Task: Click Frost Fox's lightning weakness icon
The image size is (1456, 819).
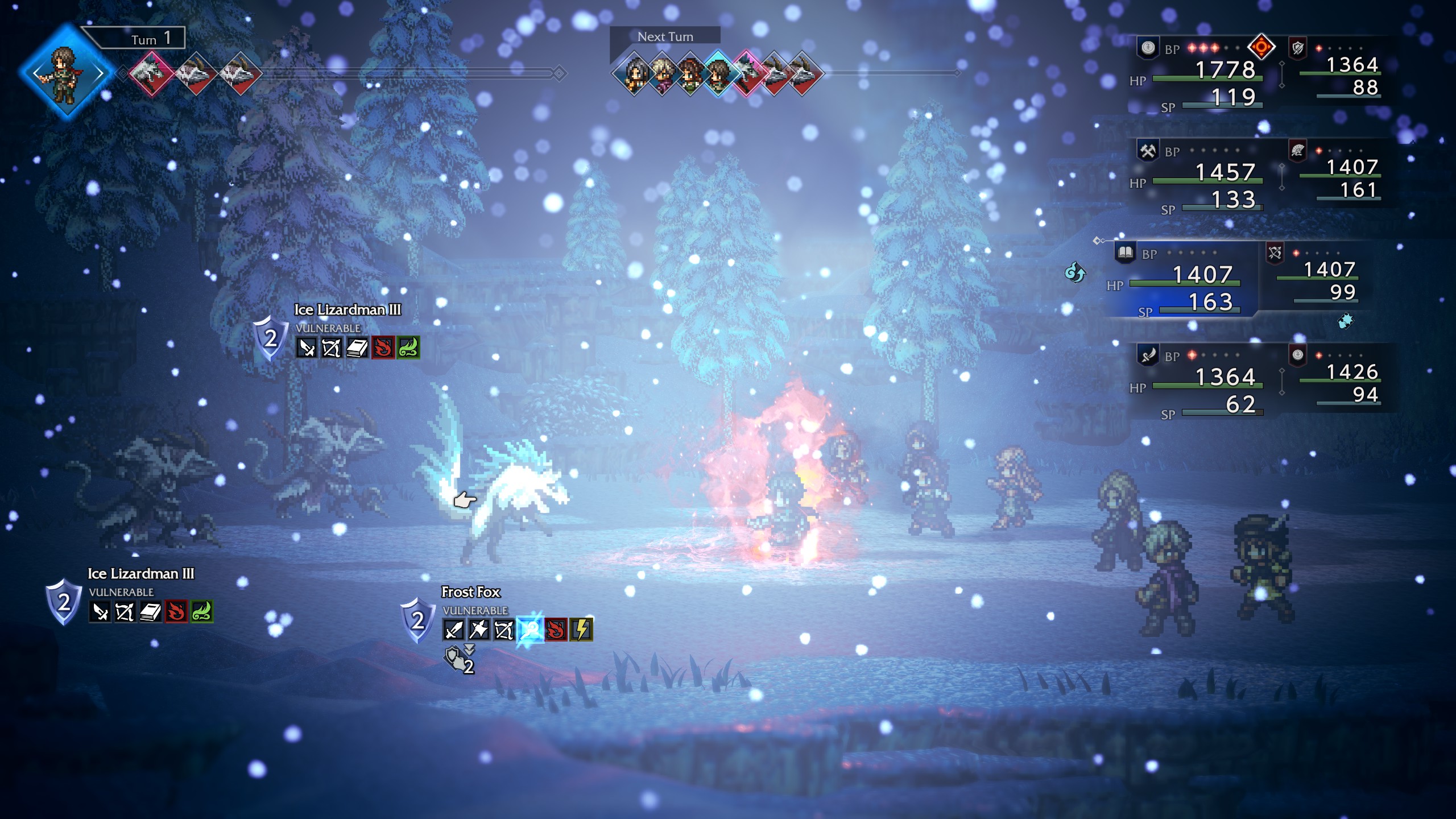Action: tap(581, 630)
